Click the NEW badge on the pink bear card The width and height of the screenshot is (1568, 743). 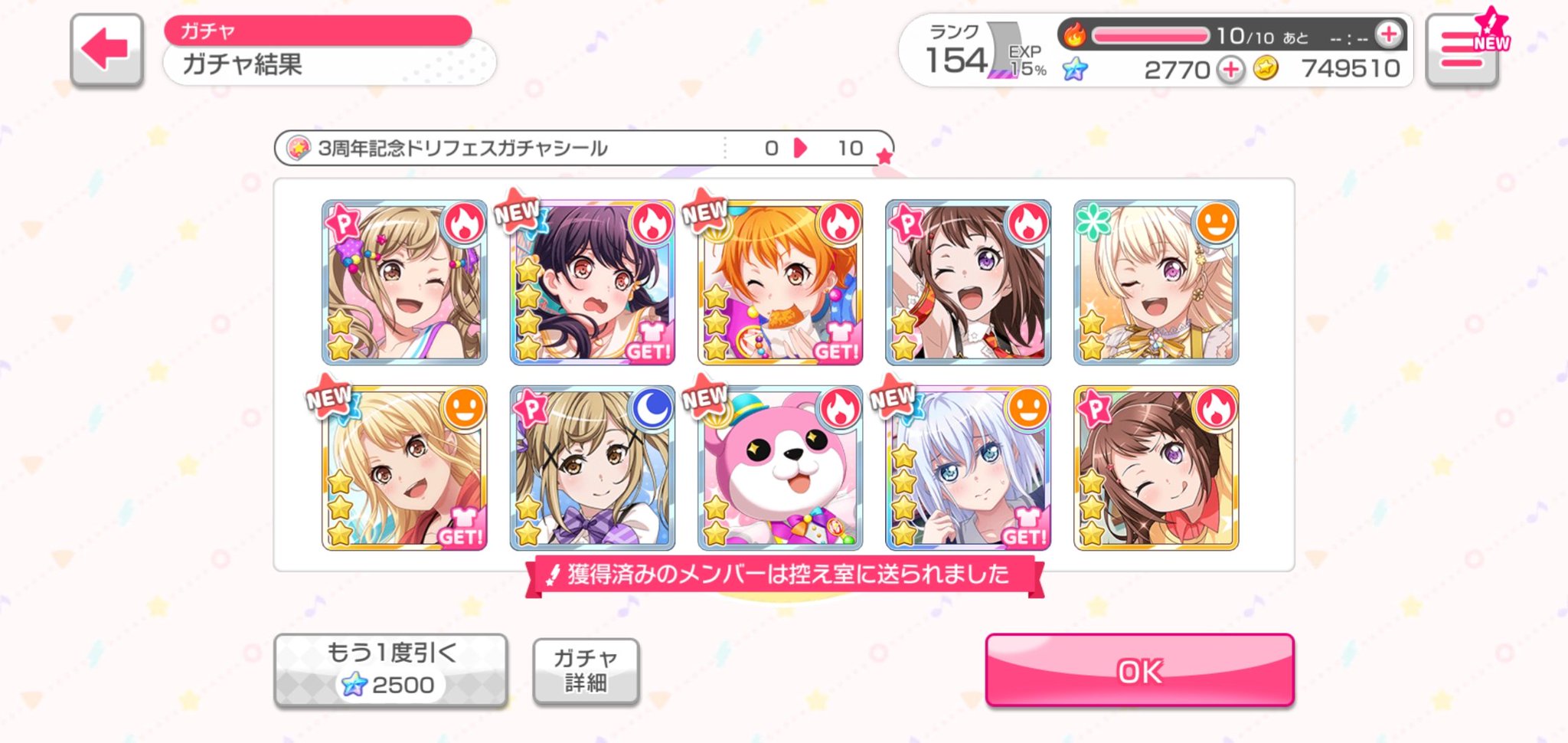(705, 399)
